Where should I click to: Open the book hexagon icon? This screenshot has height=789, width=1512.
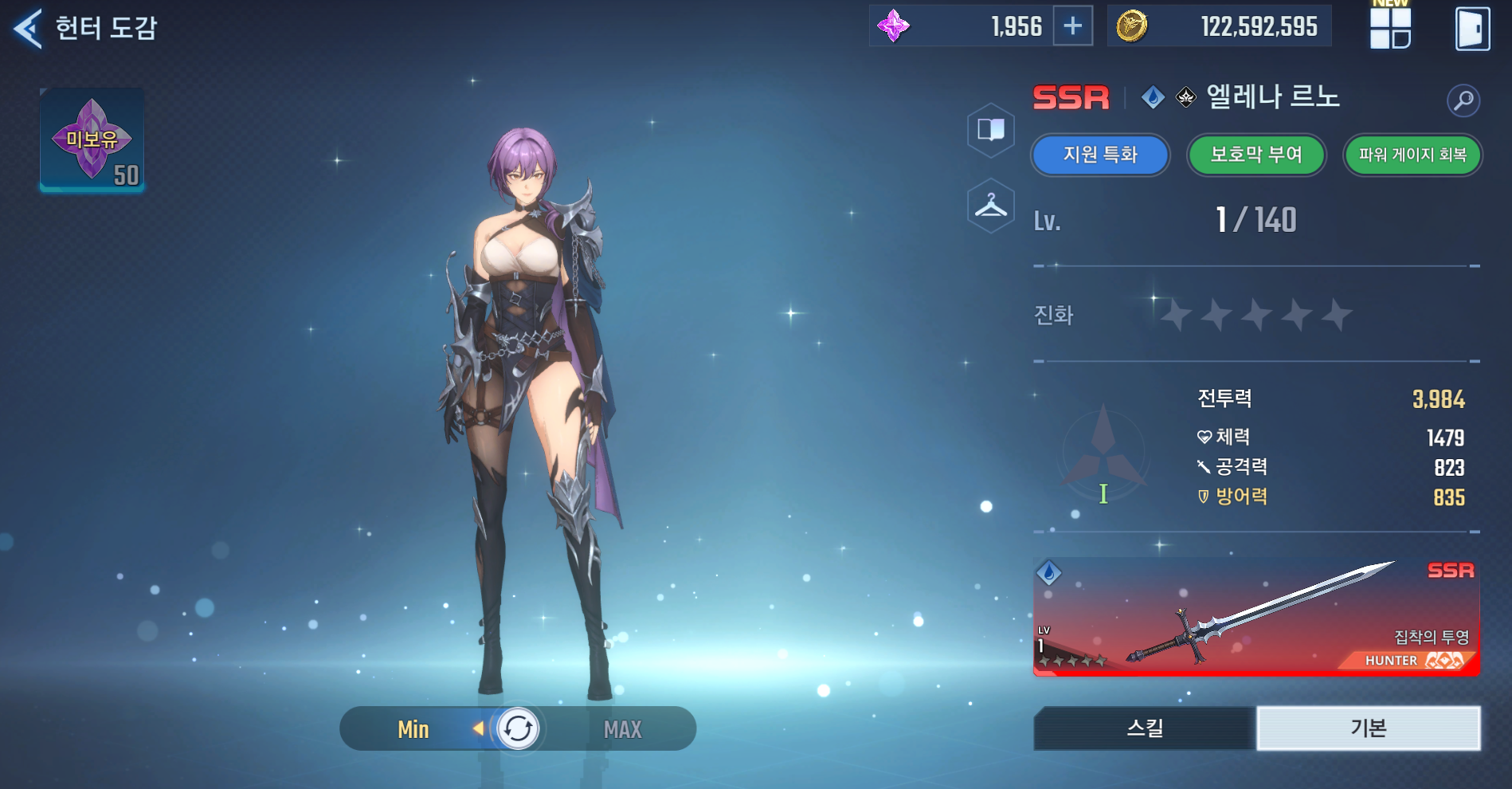tap(991, 129)
